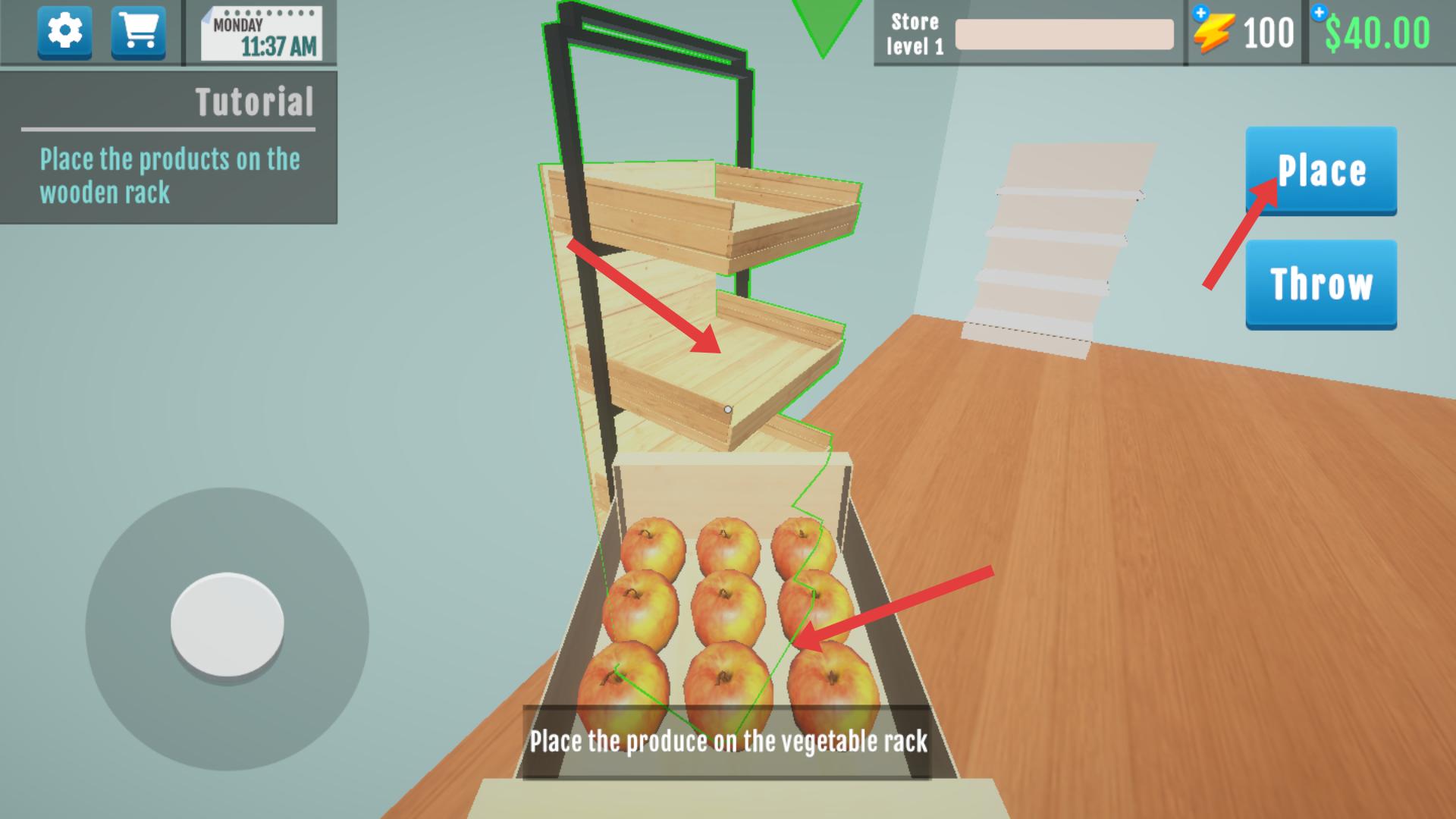The image size is (1456, 819).
Task: Open the shopping cart store
Action: point(138,32)
